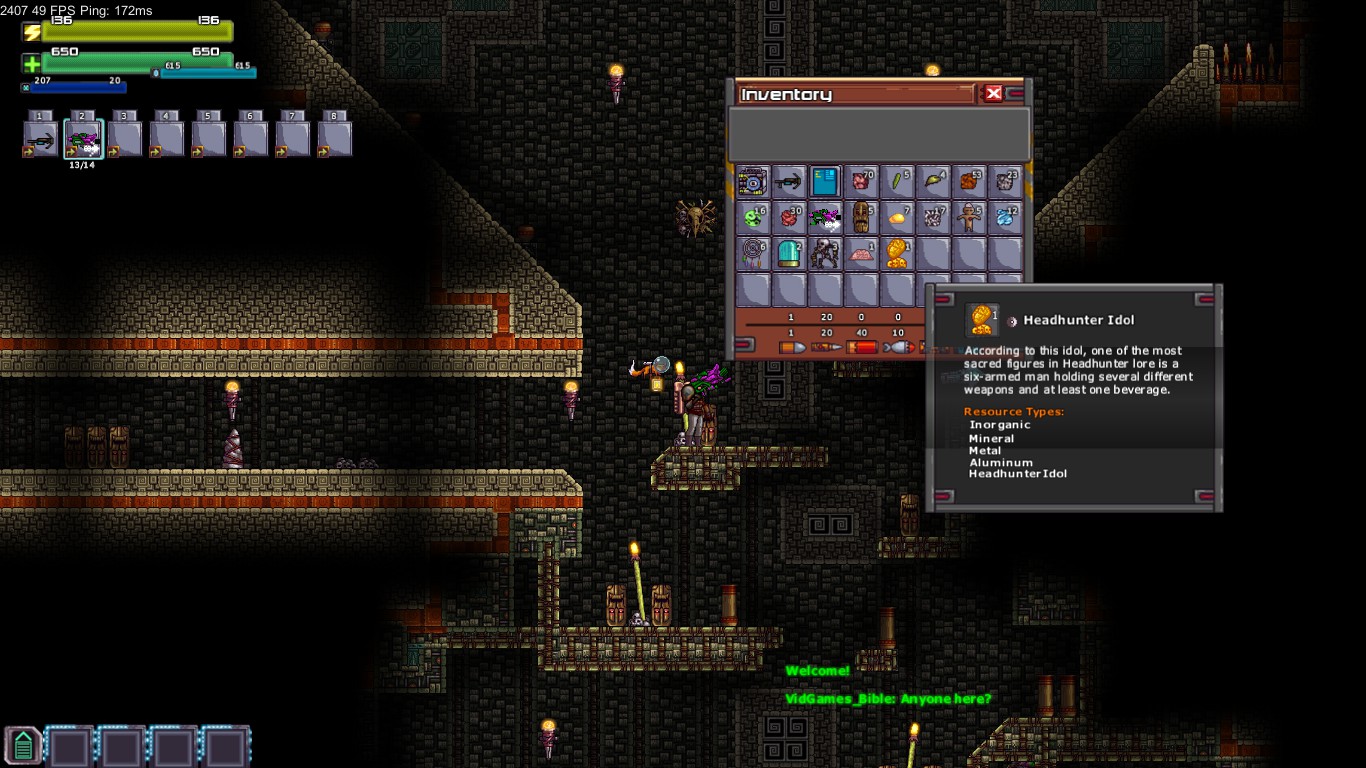The height and width of the screenshot is (768, 1366).
Task: Select the green pepper item
Action: pos(897,182)
